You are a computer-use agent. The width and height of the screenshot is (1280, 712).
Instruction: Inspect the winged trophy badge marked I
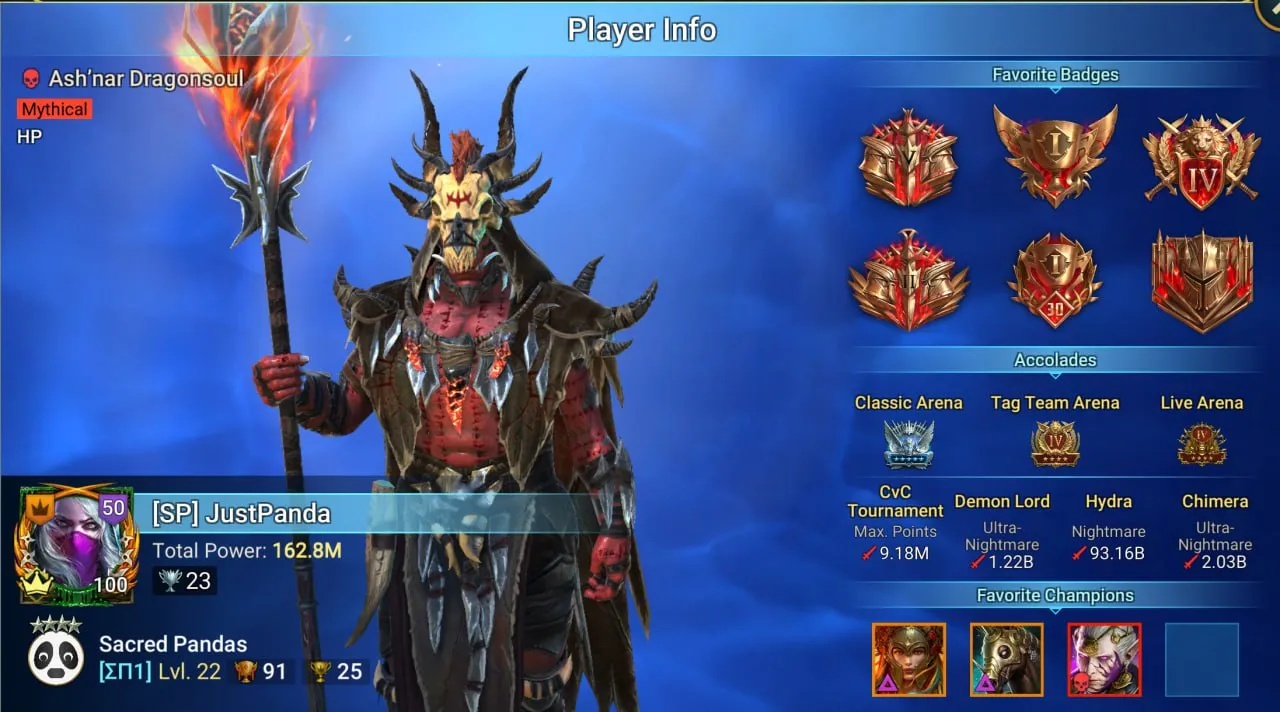[1055, 155]
